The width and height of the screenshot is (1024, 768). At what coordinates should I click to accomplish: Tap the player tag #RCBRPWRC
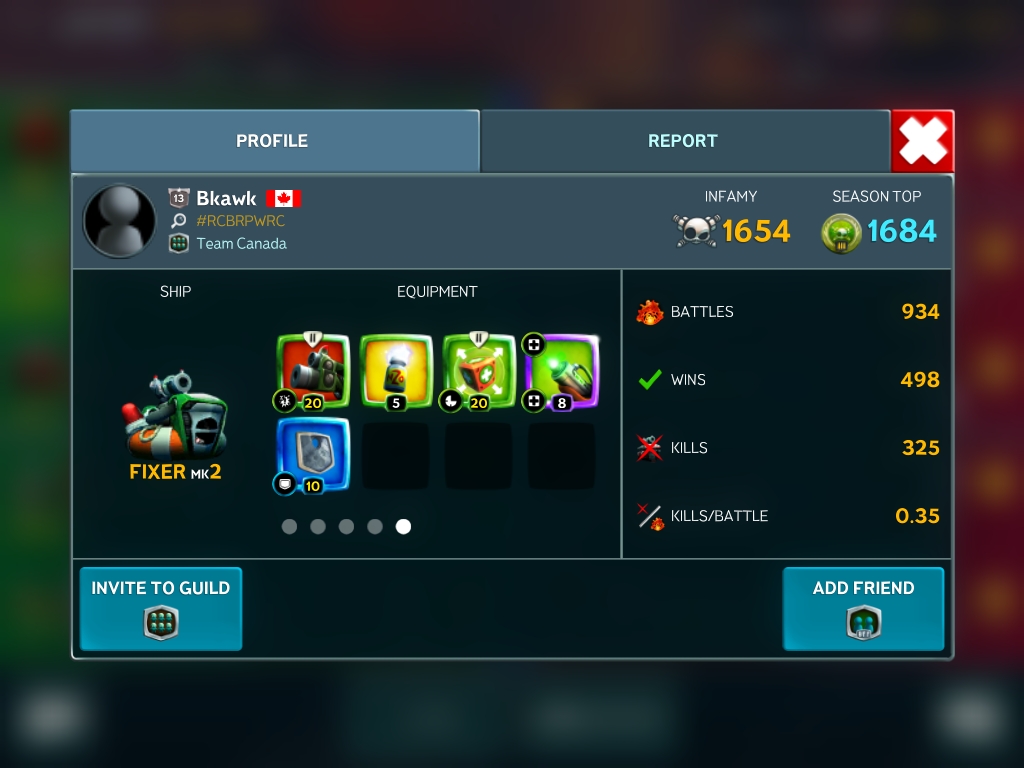tap(240, 221)
